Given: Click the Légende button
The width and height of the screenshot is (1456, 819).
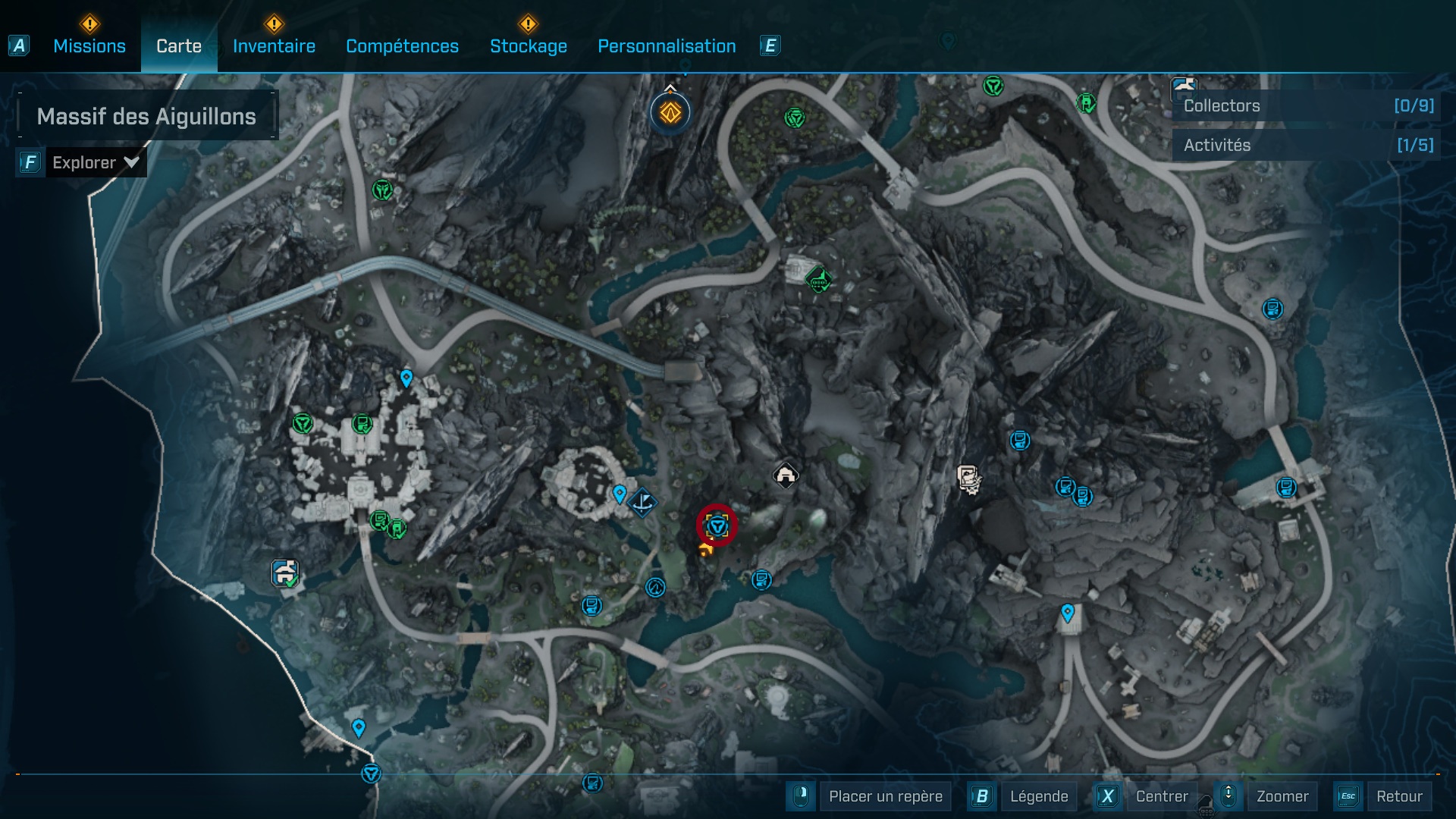Looking at the screenshot, I should click(1038, 796).
